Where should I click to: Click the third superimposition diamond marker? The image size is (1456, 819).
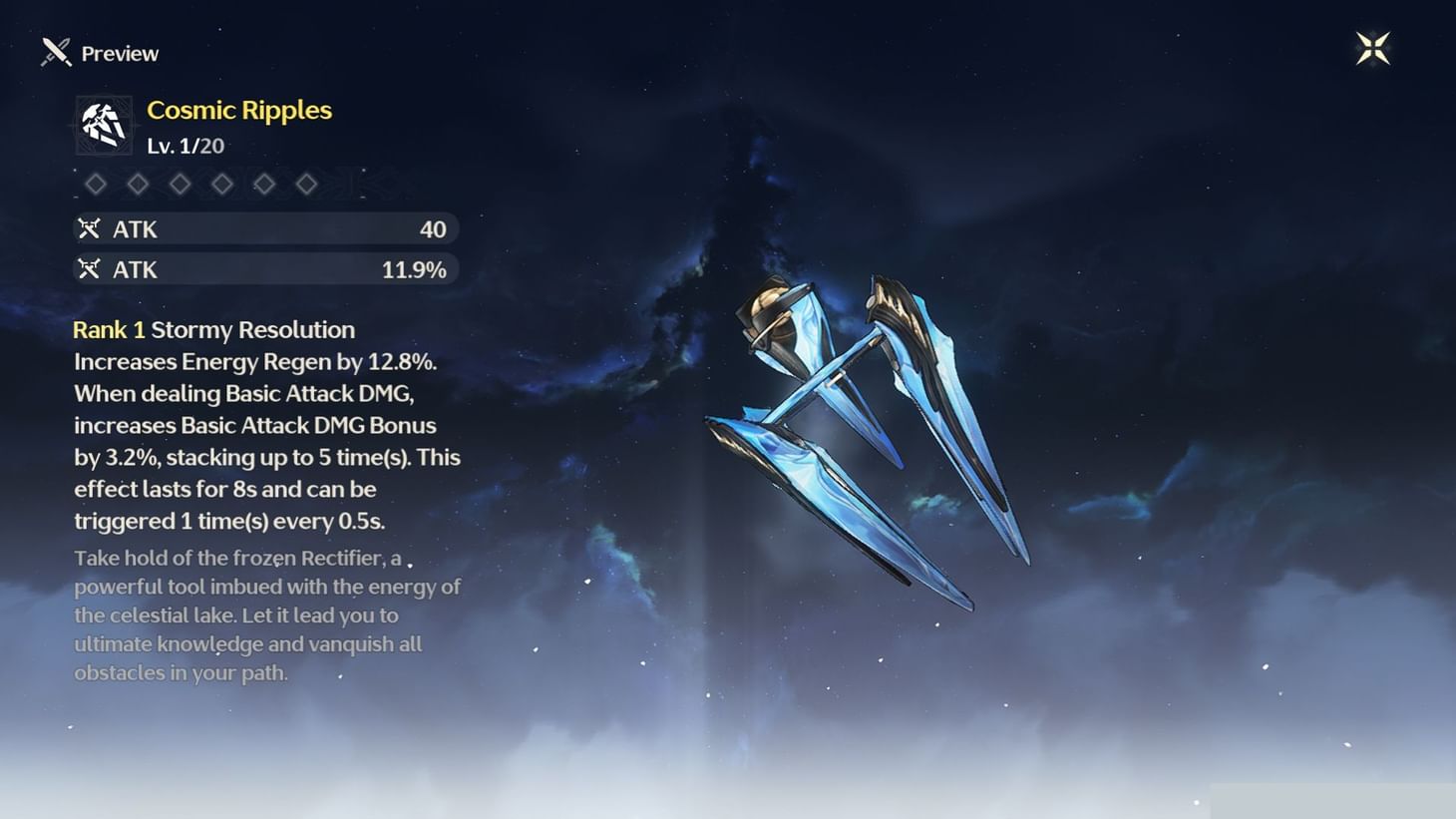181,184
